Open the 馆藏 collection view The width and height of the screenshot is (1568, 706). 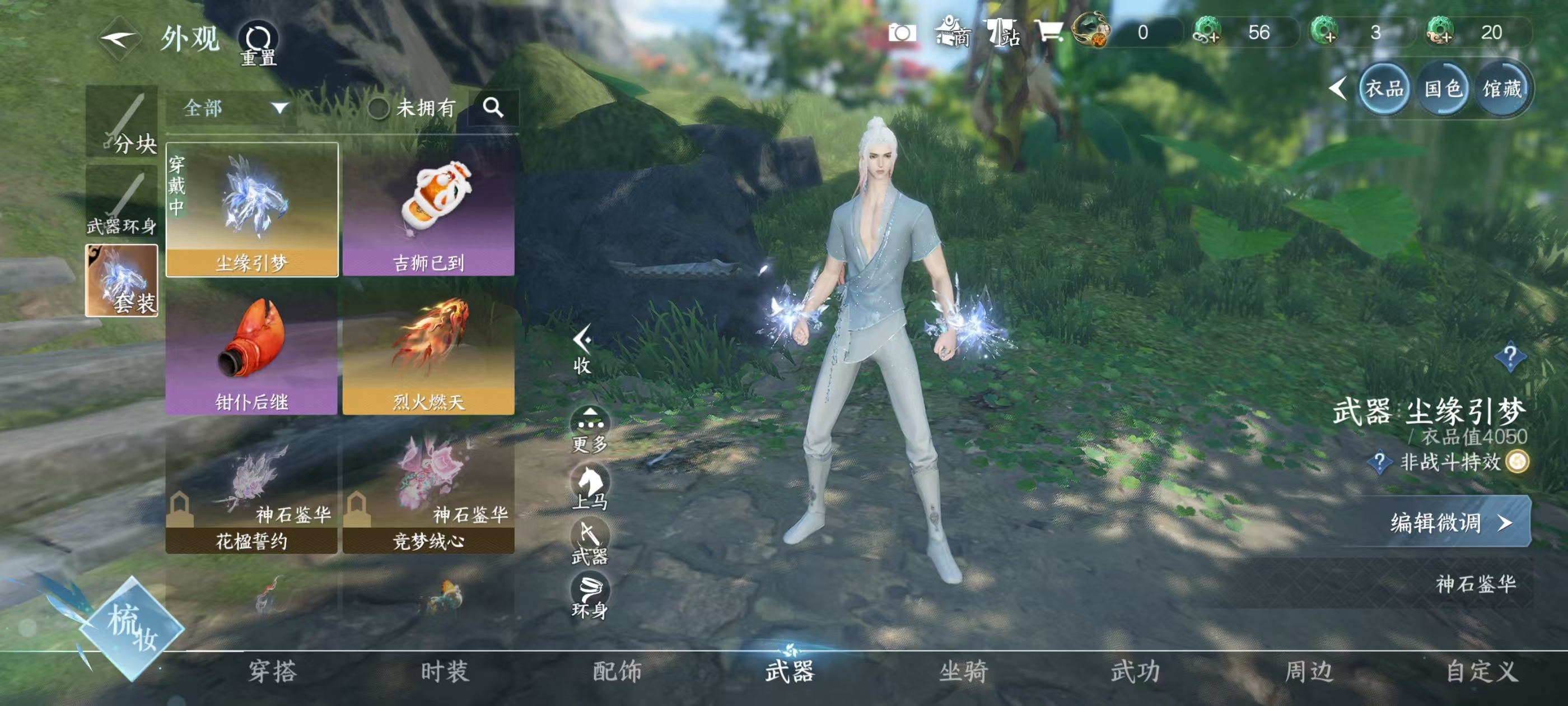click(1502, 90)
